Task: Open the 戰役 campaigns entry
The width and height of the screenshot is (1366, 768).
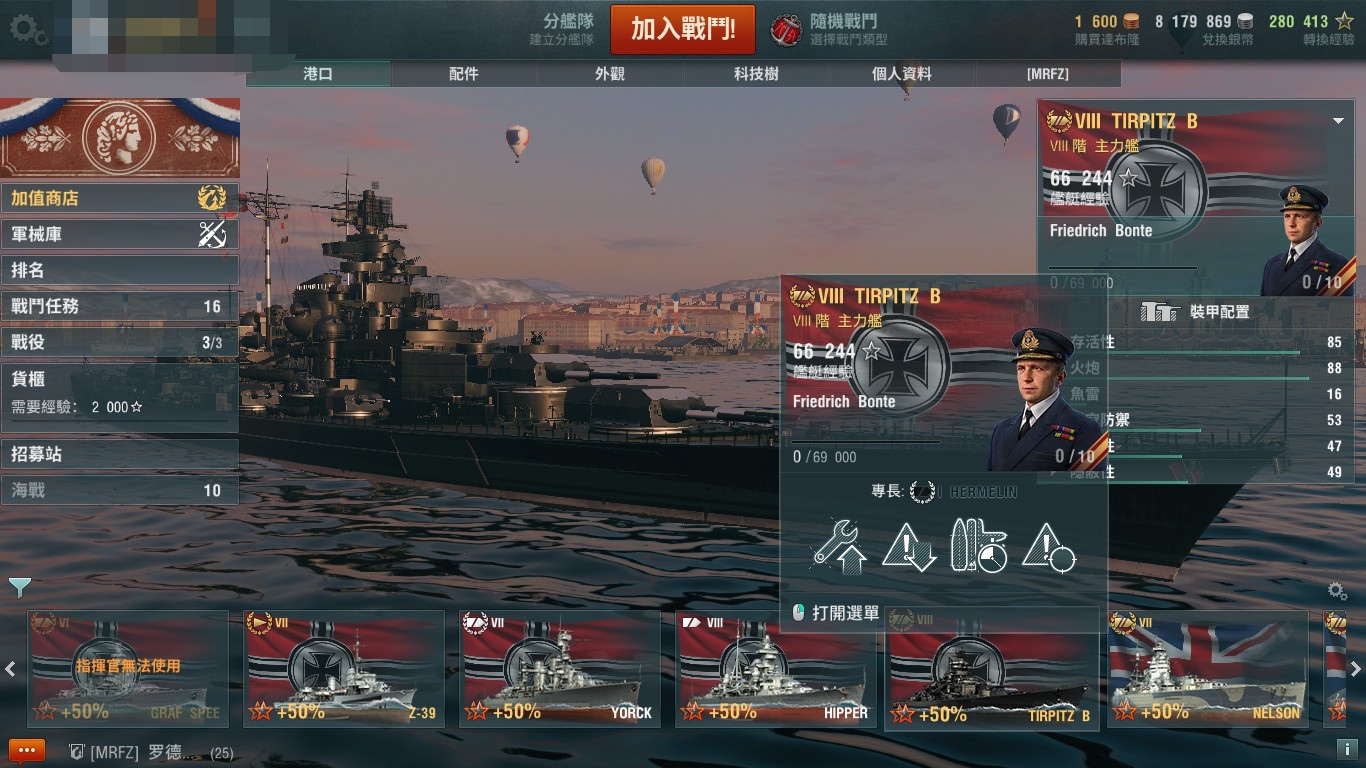Action: 118,342
